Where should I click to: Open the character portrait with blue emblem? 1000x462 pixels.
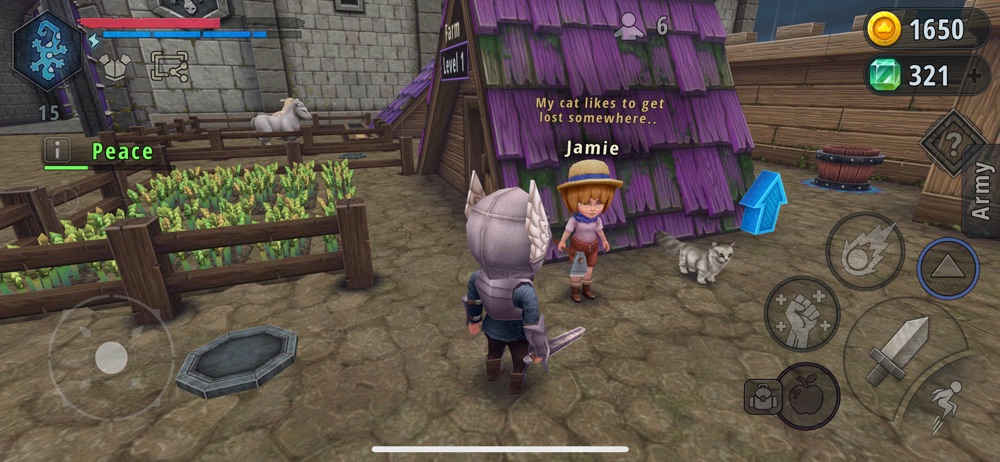click(x=48, y=52)
